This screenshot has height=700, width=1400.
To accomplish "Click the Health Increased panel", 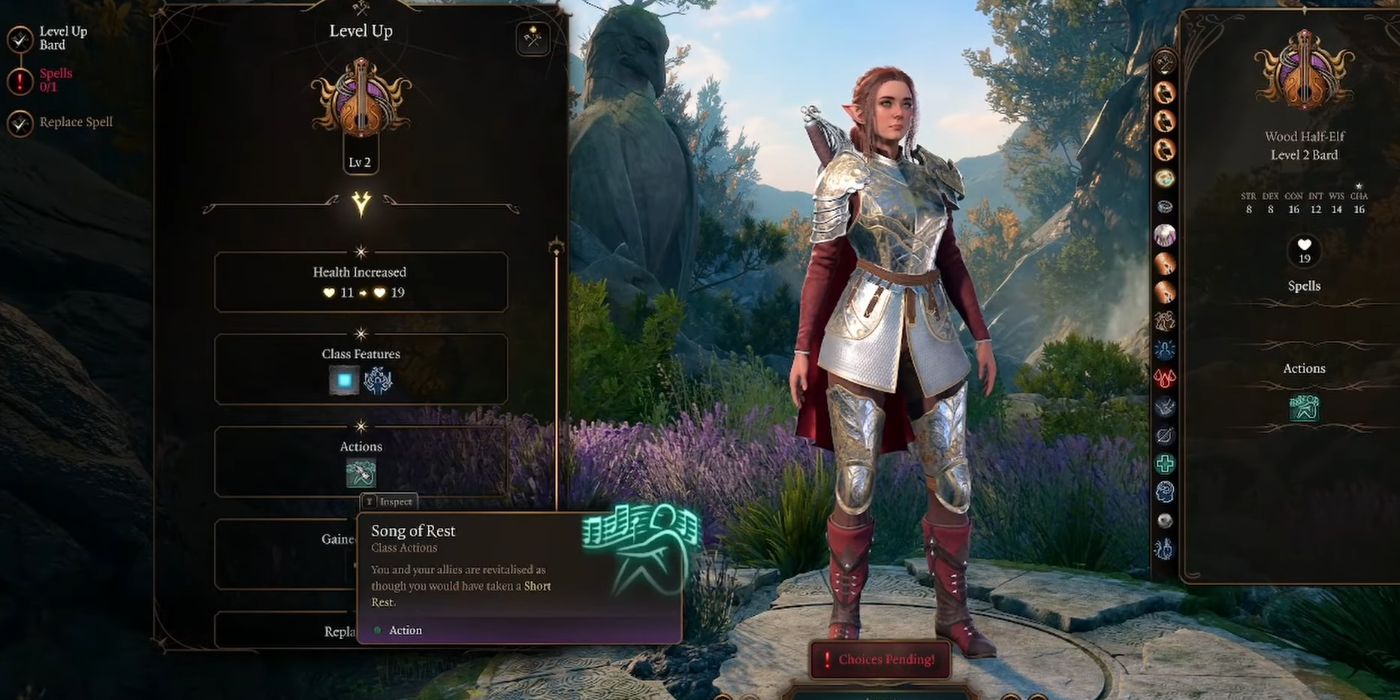I will 361,282.
